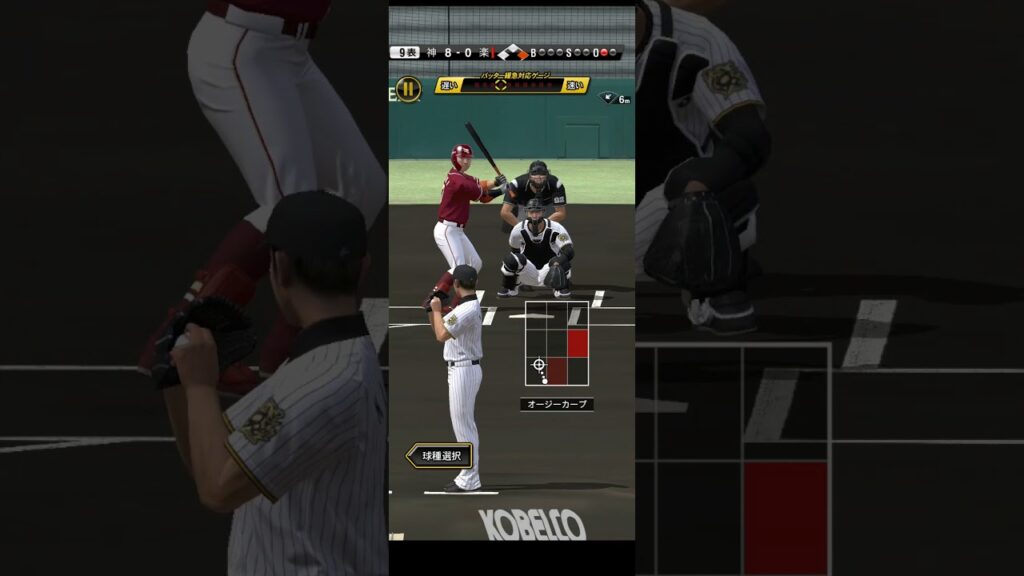
Task: Tap the 速い fast end of the gauge
Action: [575, 86]
